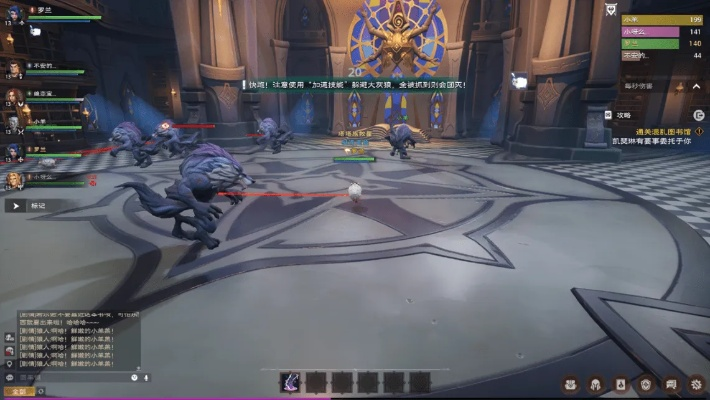
Task: Toggle the chat microphone icon
Action: tap(146, 378)
